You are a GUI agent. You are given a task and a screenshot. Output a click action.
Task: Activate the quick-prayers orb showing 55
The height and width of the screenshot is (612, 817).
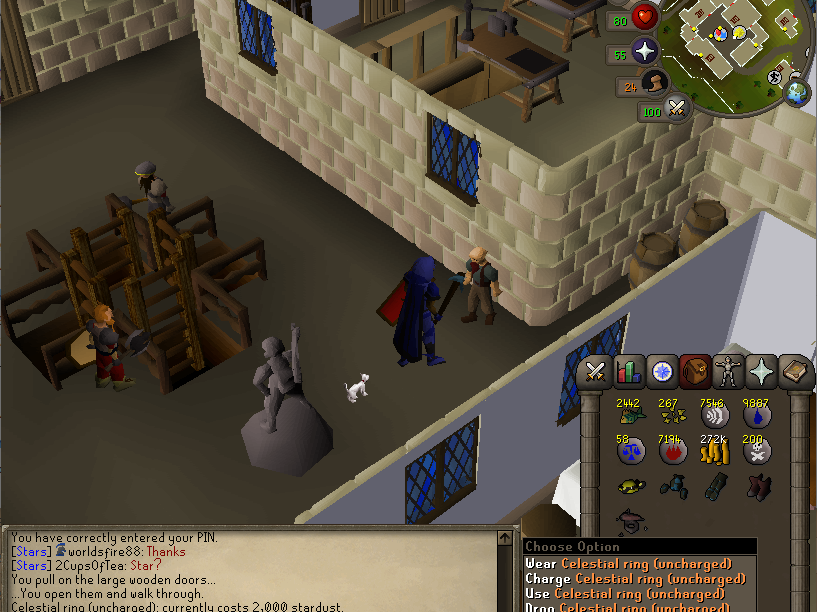tap(645, 52)
